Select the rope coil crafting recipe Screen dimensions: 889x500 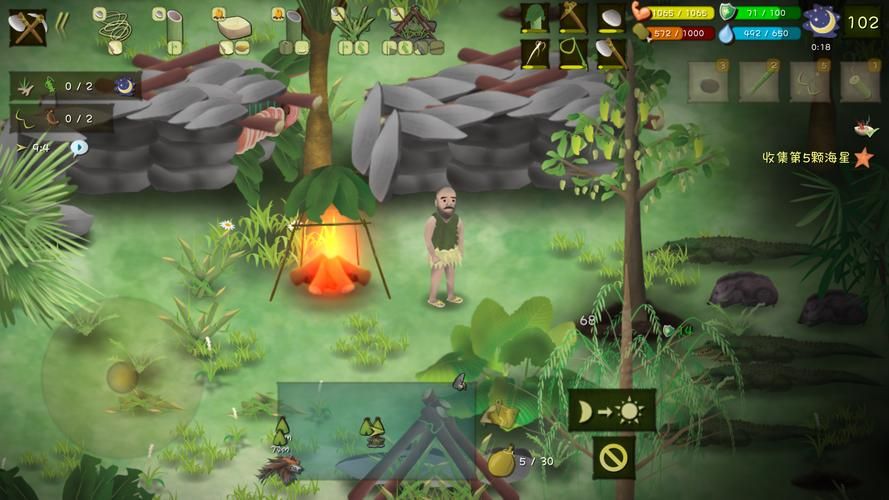pos(113,30)
